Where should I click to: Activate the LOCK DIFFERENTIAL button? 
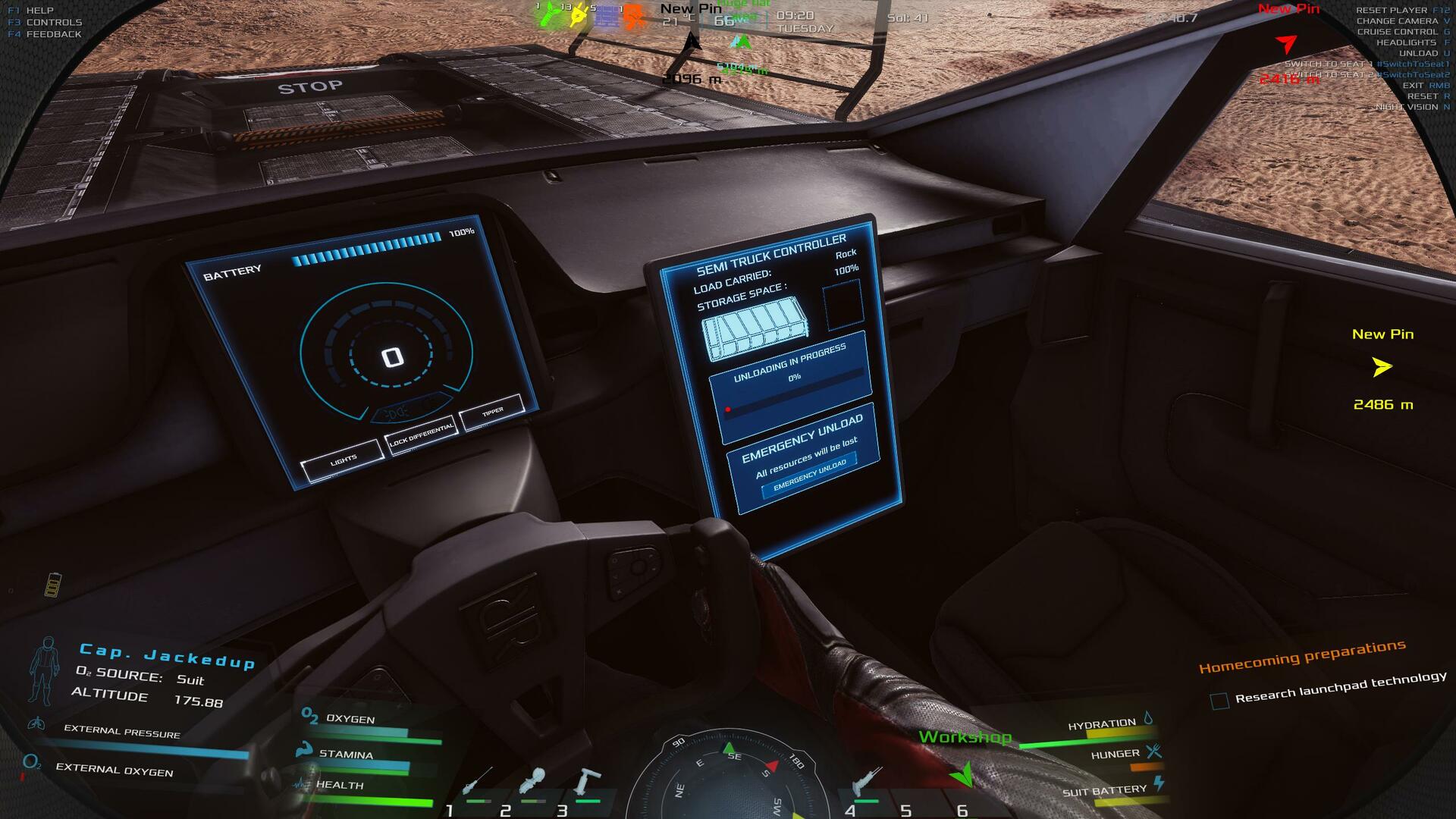coord(421,435)
